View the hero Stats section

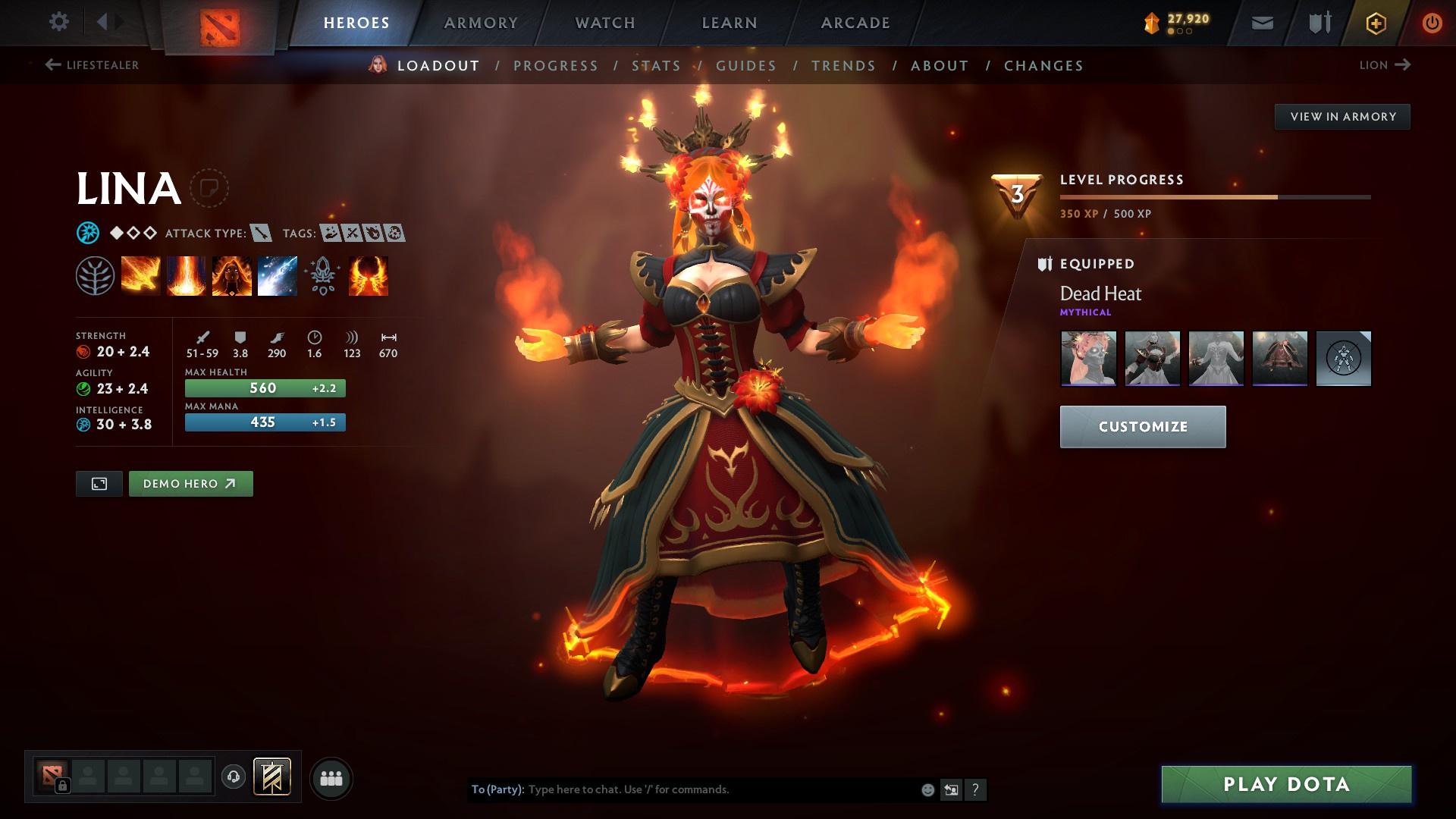click(656, 66)
